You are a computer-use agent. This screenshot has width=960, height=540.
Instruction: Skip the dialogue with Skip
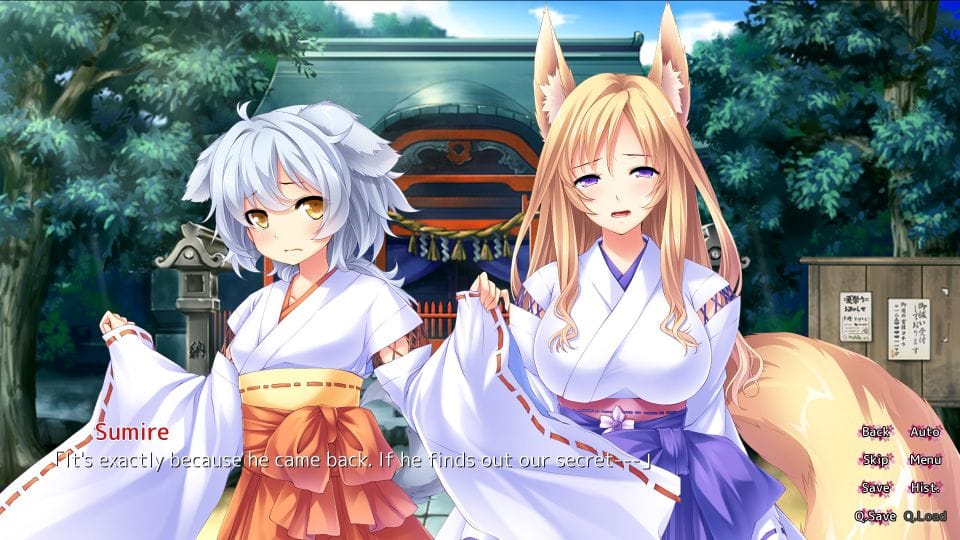pos(875,460)
